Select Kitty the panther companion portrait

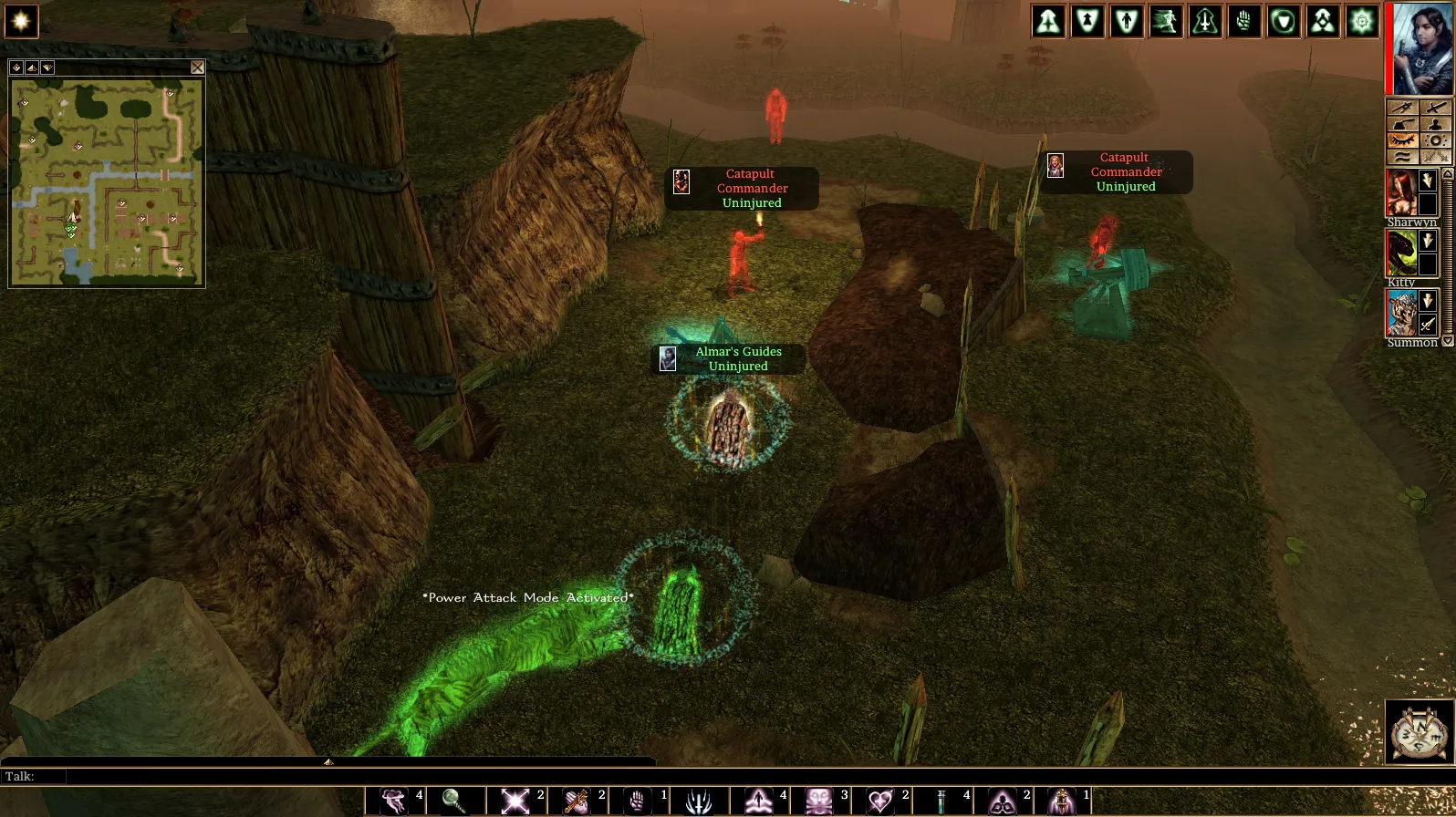[x=1401, y=253]
